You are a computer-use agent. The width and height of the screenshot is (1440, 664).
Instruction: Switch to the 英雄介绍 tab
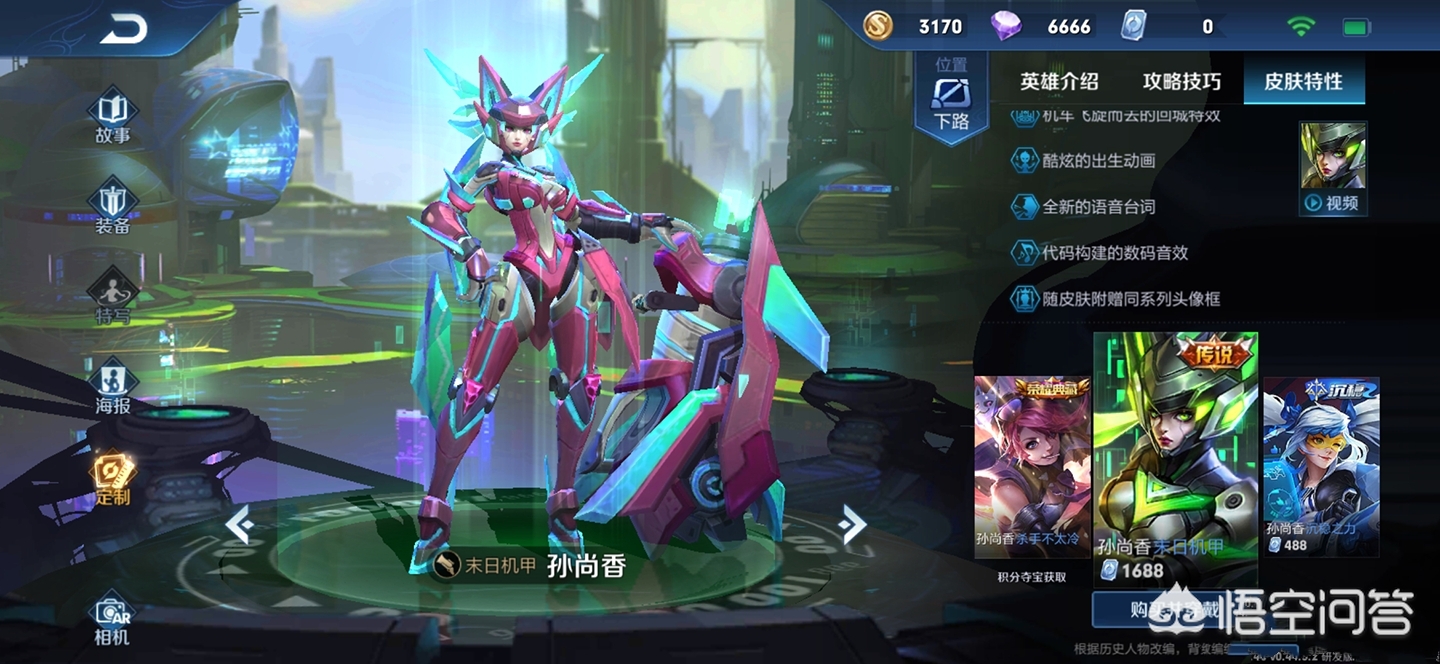pyautogui.click(x=1059, y=82)
